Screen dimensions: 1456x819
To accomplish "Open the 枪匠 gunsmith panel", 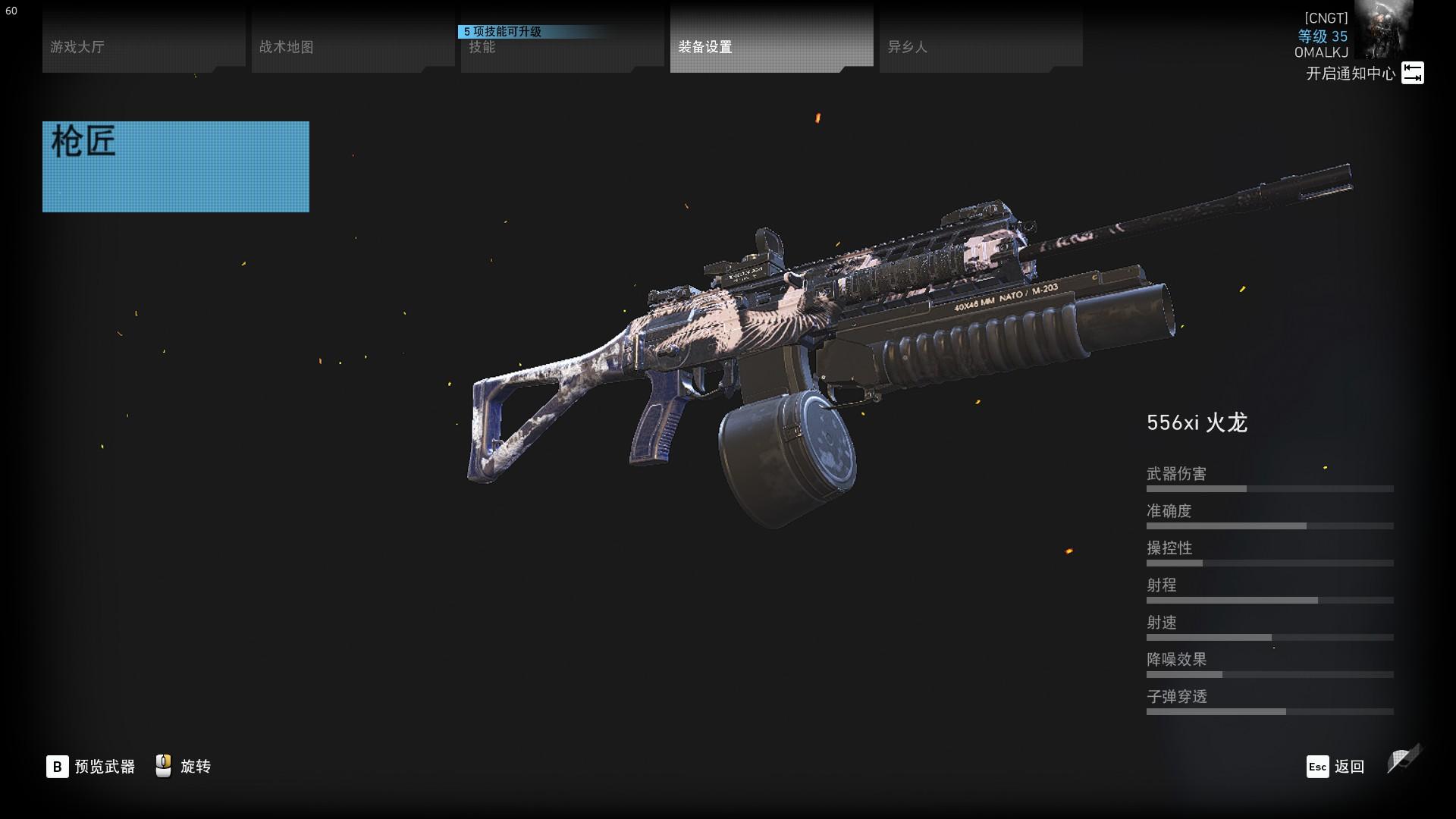I will (x=175, y=167).
